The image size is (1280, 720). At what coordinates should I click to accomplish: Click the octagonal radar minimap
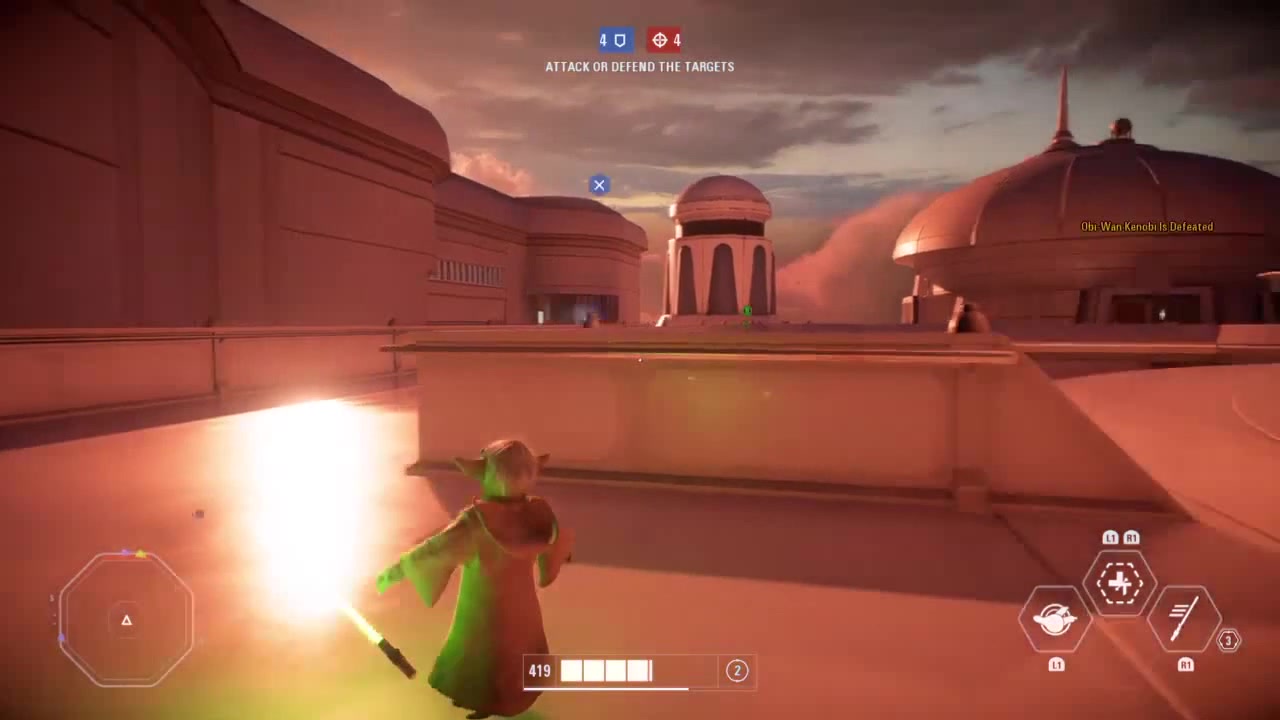(x=126, y=620)
